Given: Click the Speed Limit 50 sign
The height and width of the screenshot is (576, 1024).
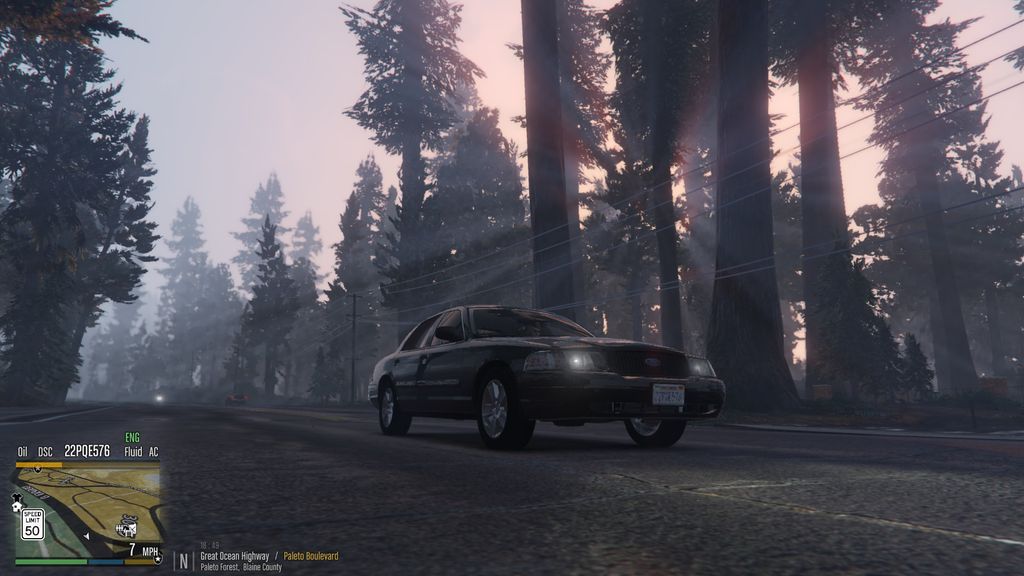Looking at the screenshot, I should click(32, 523).
